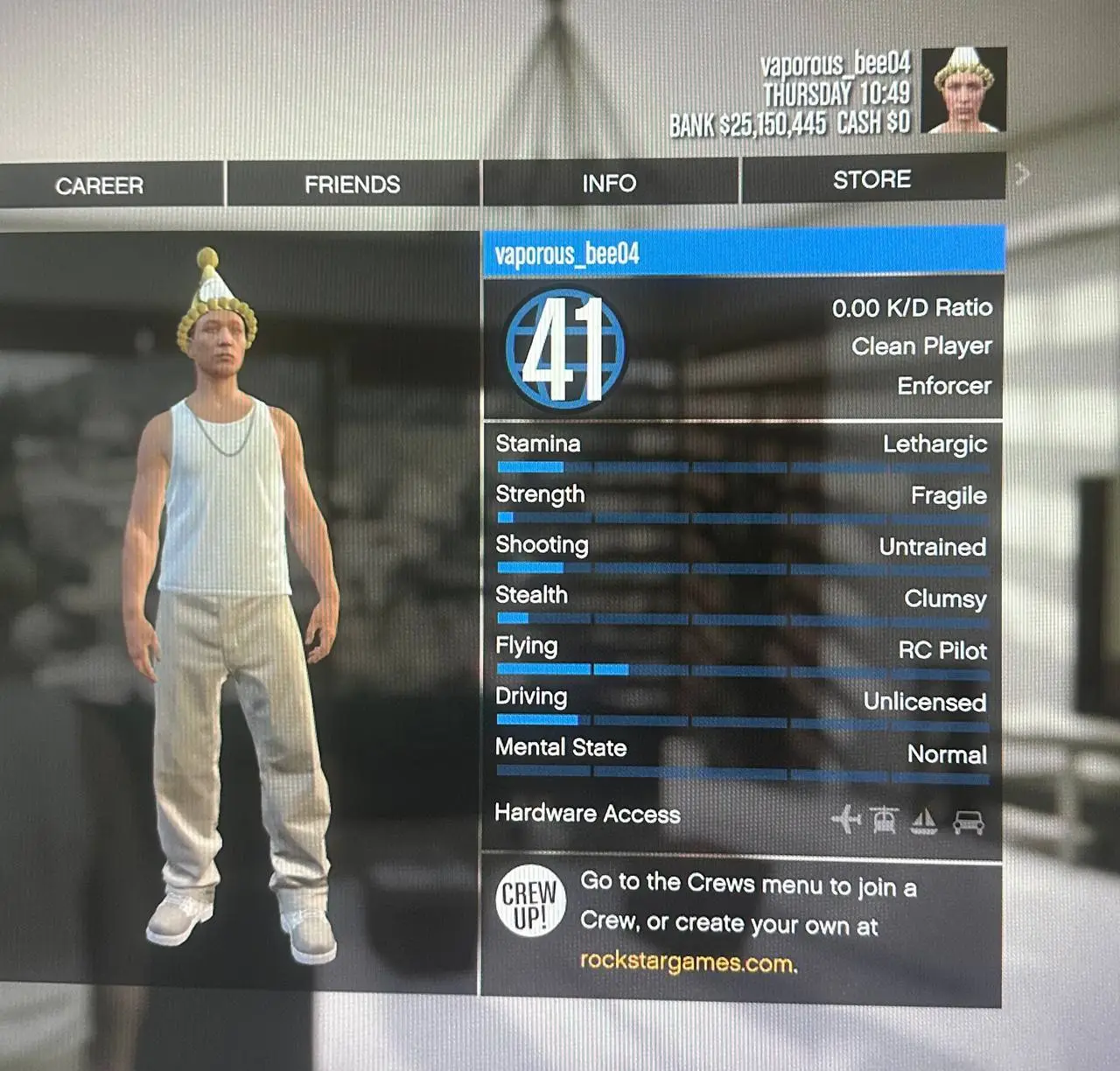Select the helicopter hardware access icon
The height and width of the screenshot is (1071, 1120).
tap(886, 819)
